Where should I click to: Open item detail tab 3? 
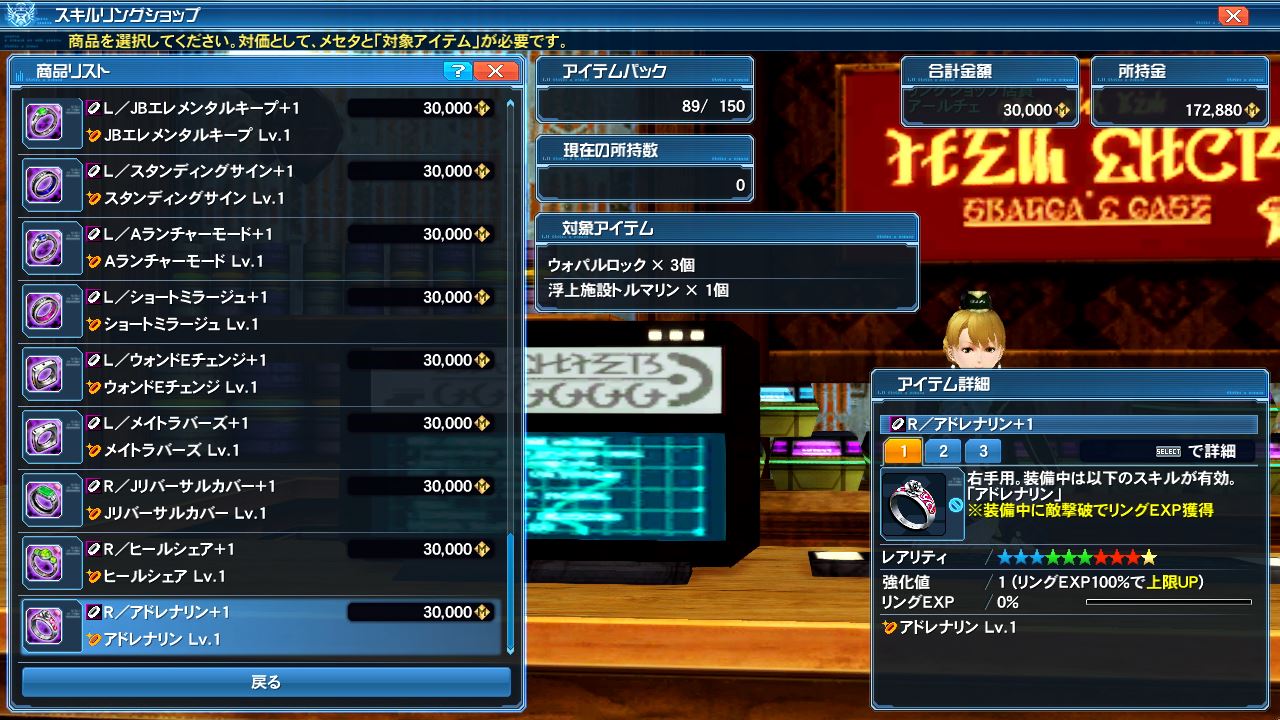pos(983,451)
